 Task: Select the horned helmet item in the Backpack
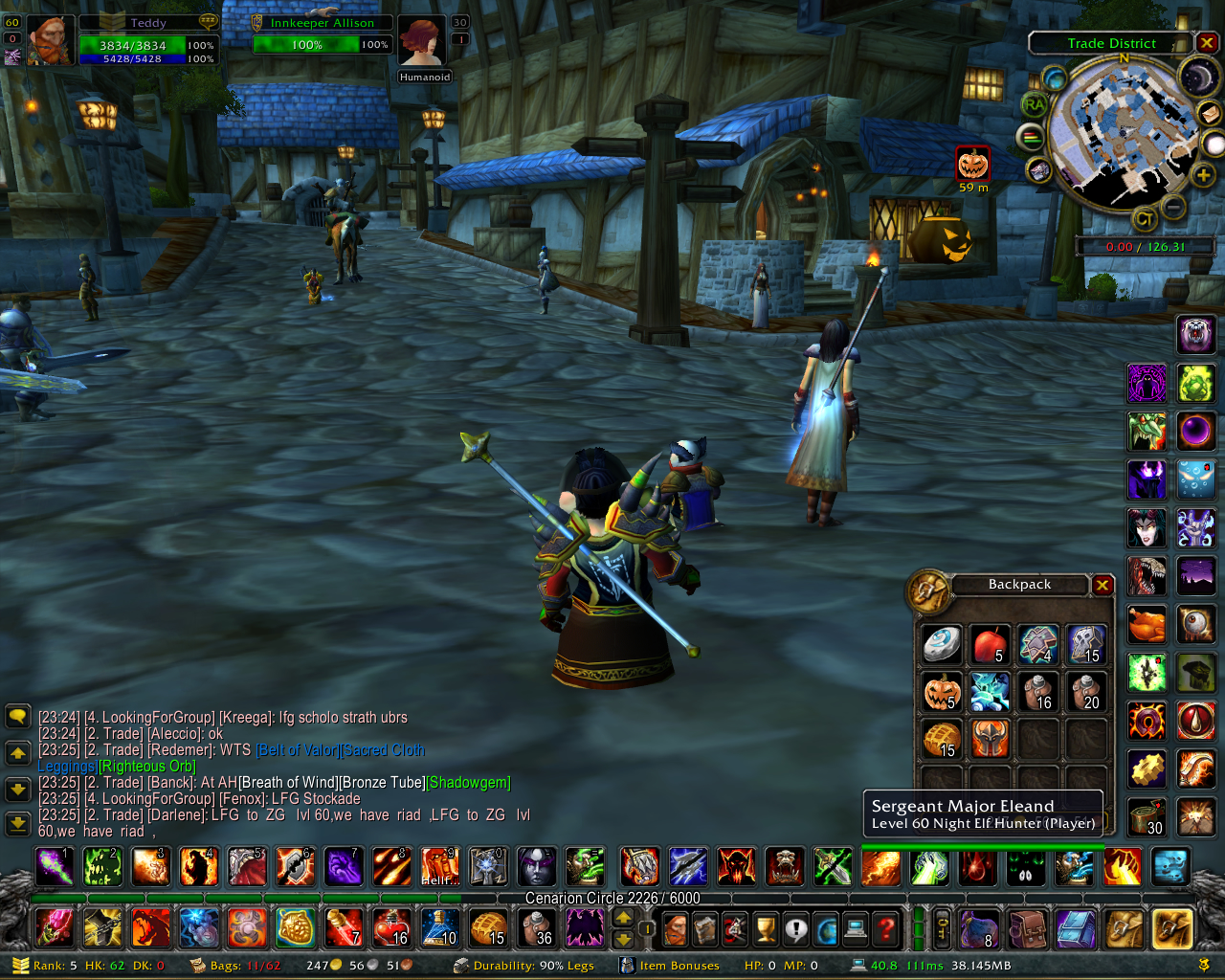pyautogui.click(x=990, y=738)
